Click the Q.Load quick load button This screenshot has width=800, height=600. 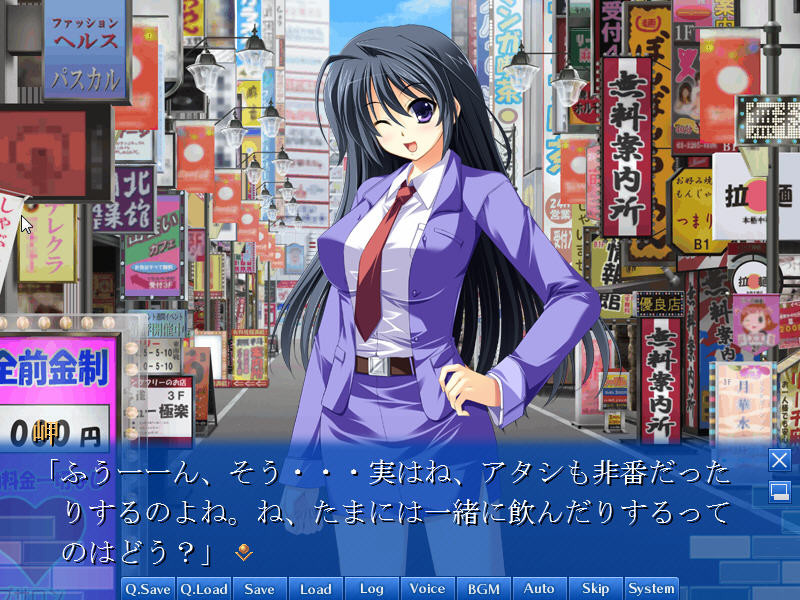pyautogui.click(x=204, y=589)
